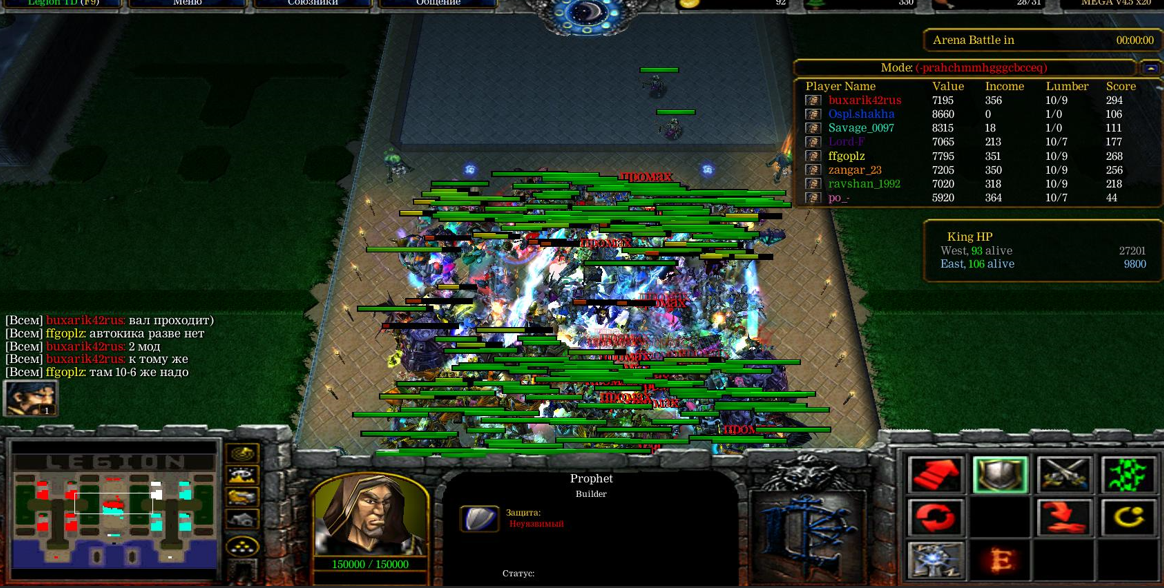Click the red striped arrow command
Image resolution: width=1164 pixels, height=588 pixels.
click(x=936, y=475)
